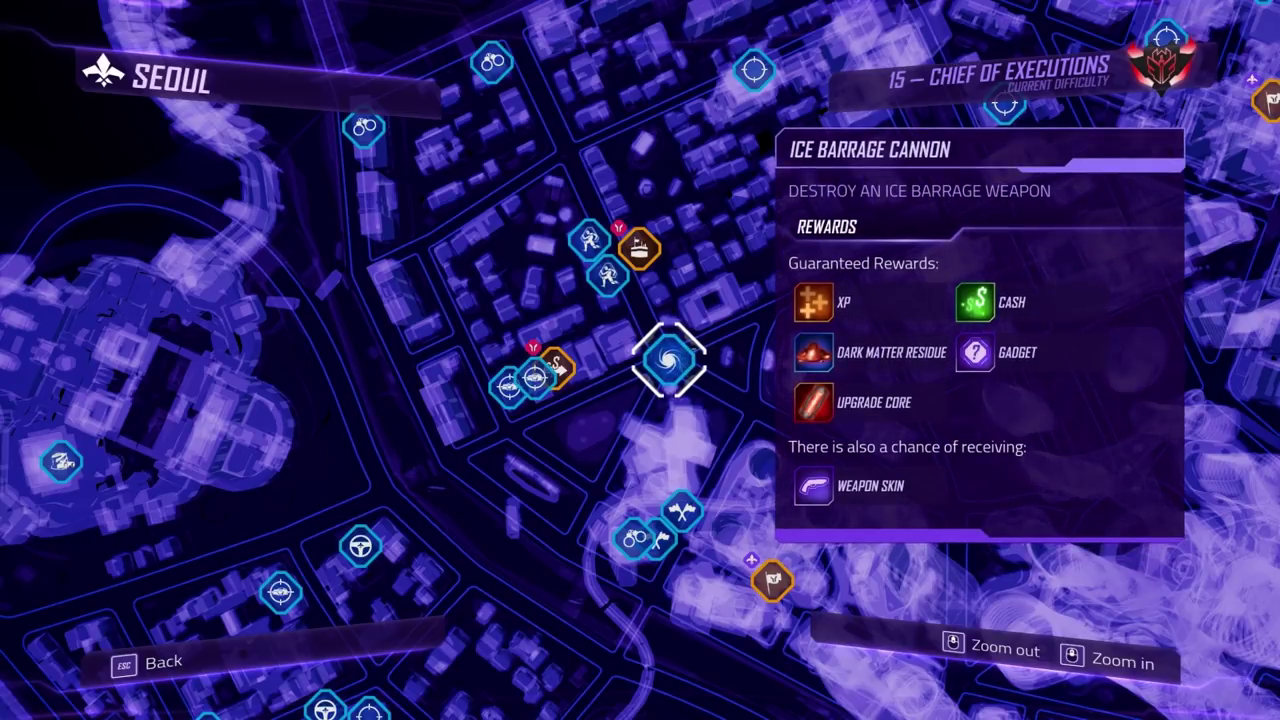Open the crossed checkered flags race marker
The height and width of the screenshot is (720, 1280).
pyautogui.click(x=682, y=512)
